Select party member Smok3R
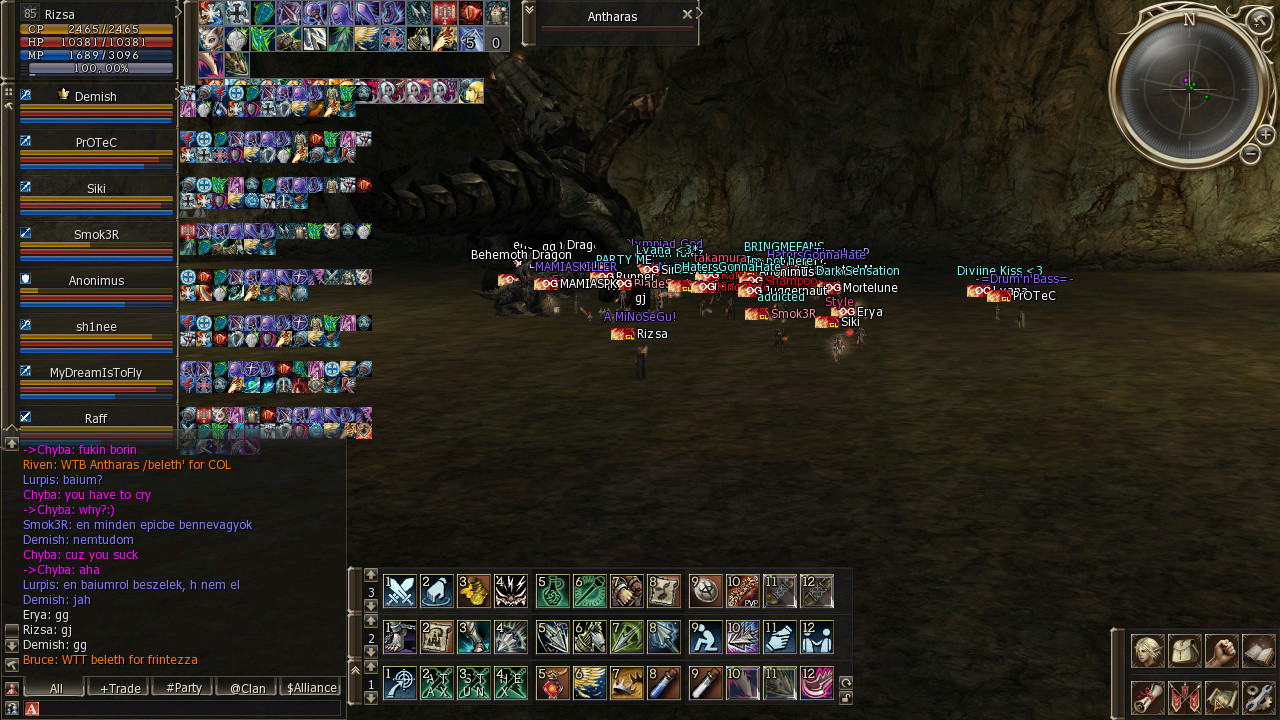1280x720 pixels. tap(96, 235)
